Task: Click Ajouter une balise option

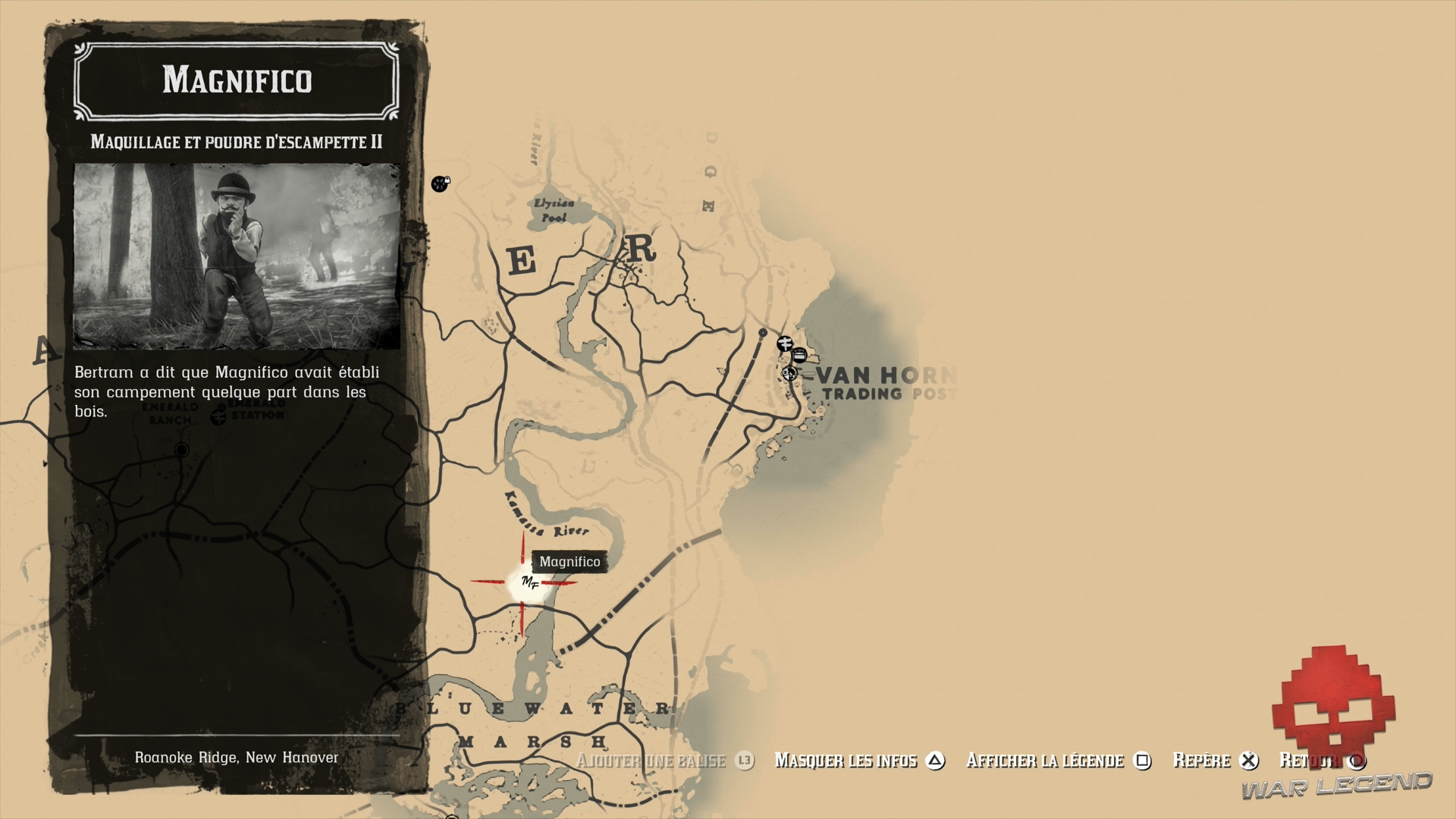Action: [652, 760]
